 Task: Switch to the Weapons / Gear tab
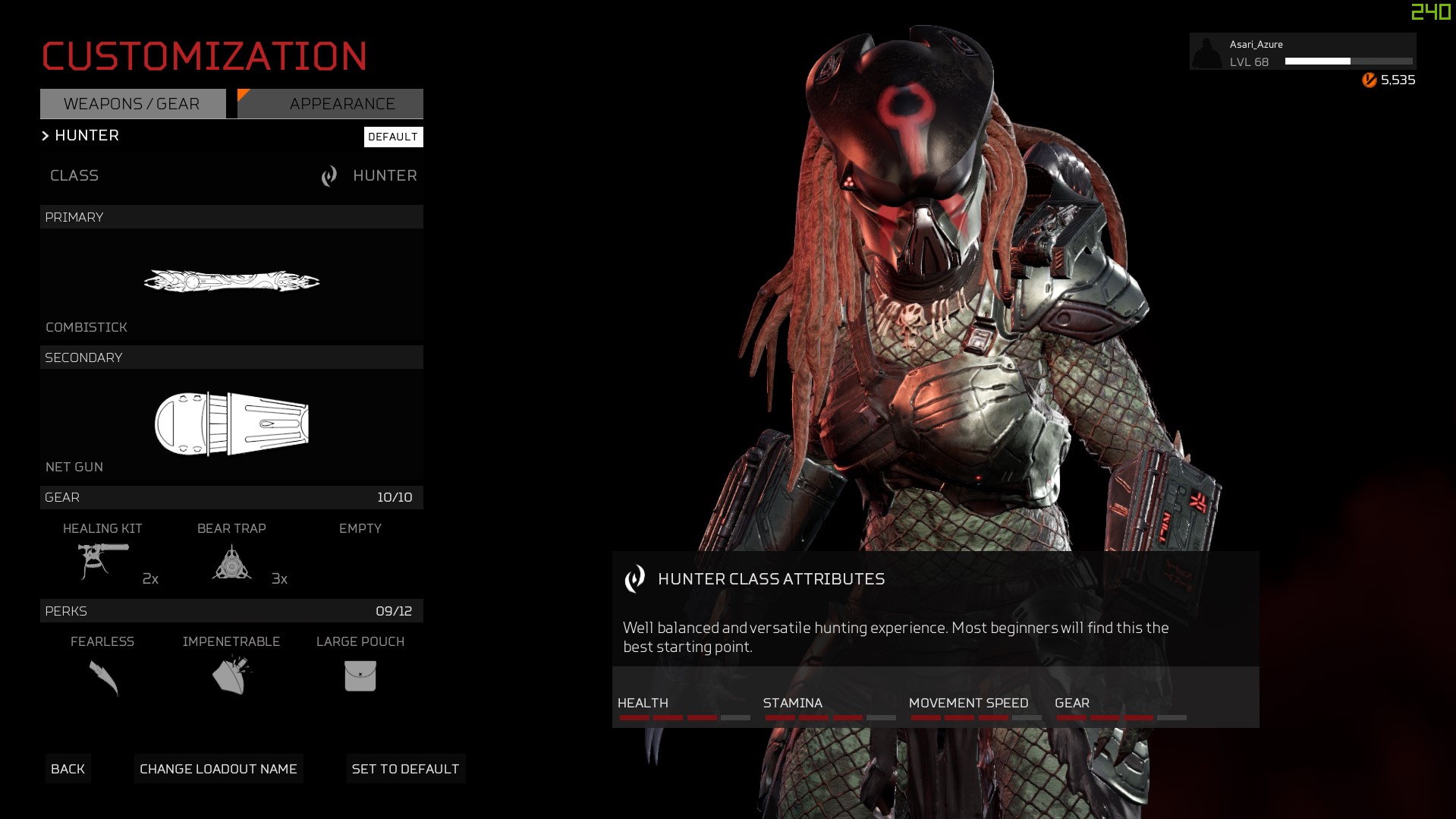(x=133, y=104)
